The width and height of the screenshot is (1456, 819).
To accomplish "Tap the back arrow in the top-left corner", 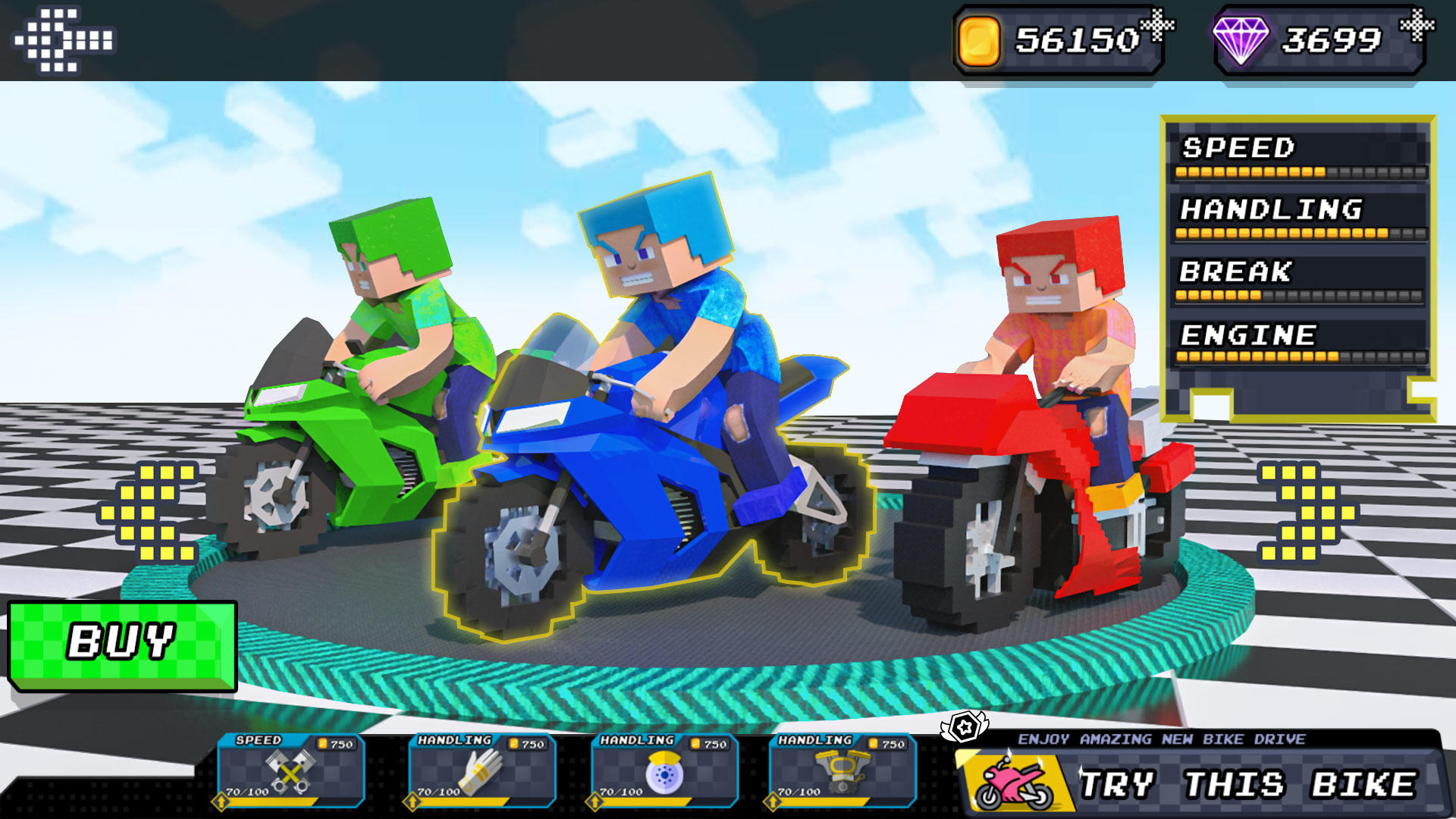I will (64, 38).
